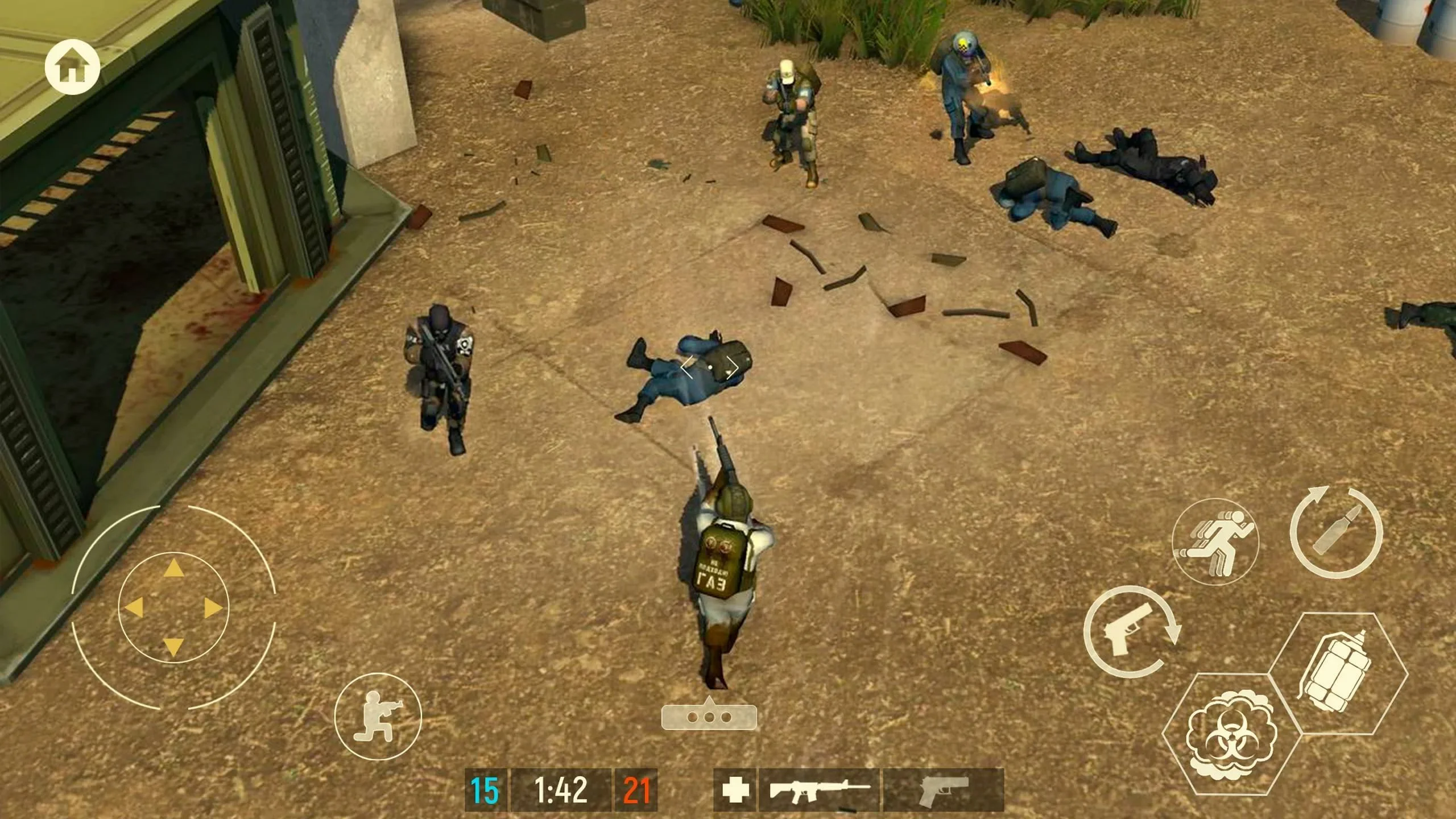Select the medkit cross slot
The height and width of the screenshot is (819, 1456).
[x=734, y=789]
